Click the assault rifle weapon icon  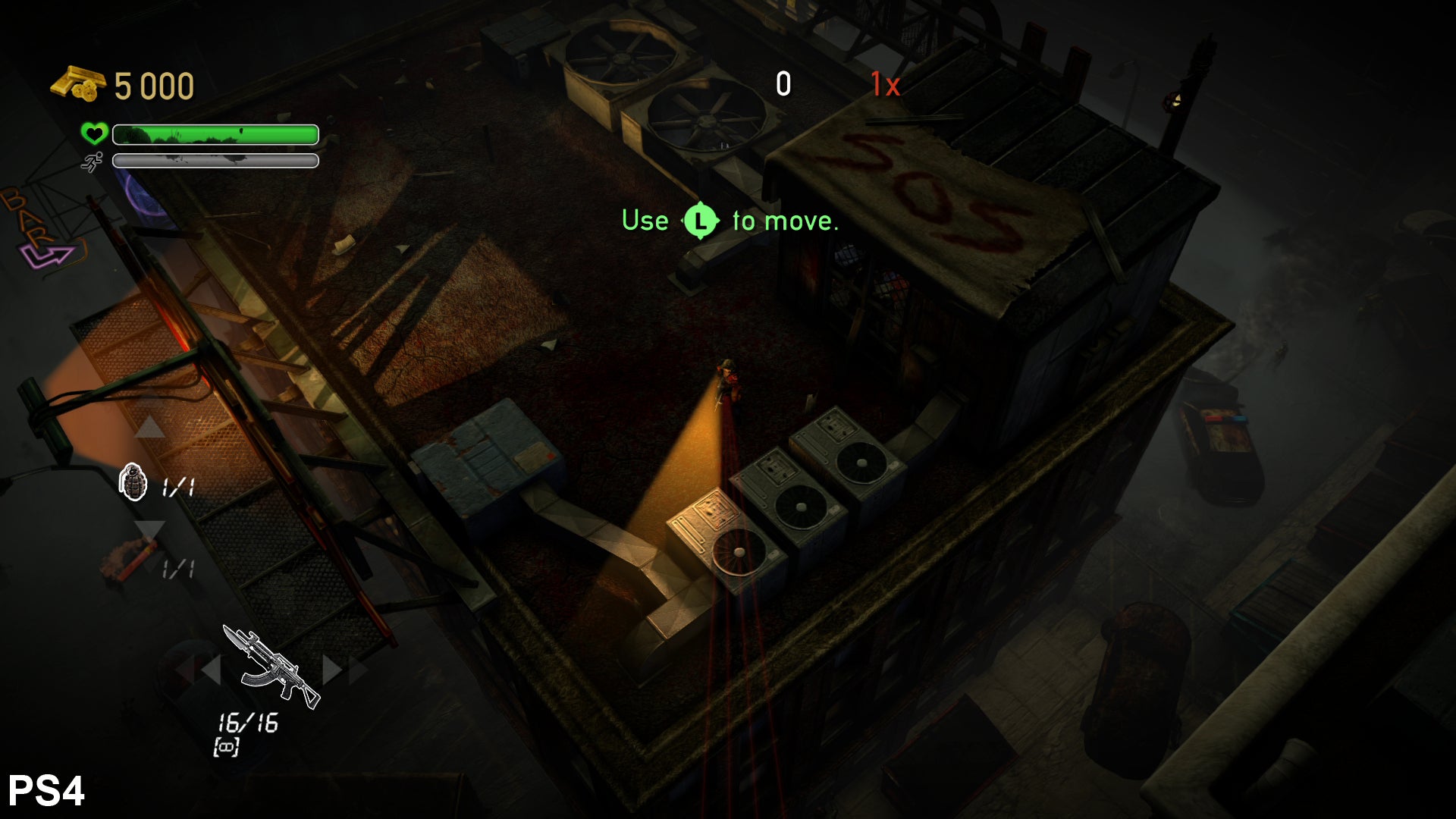coord(271,667)
